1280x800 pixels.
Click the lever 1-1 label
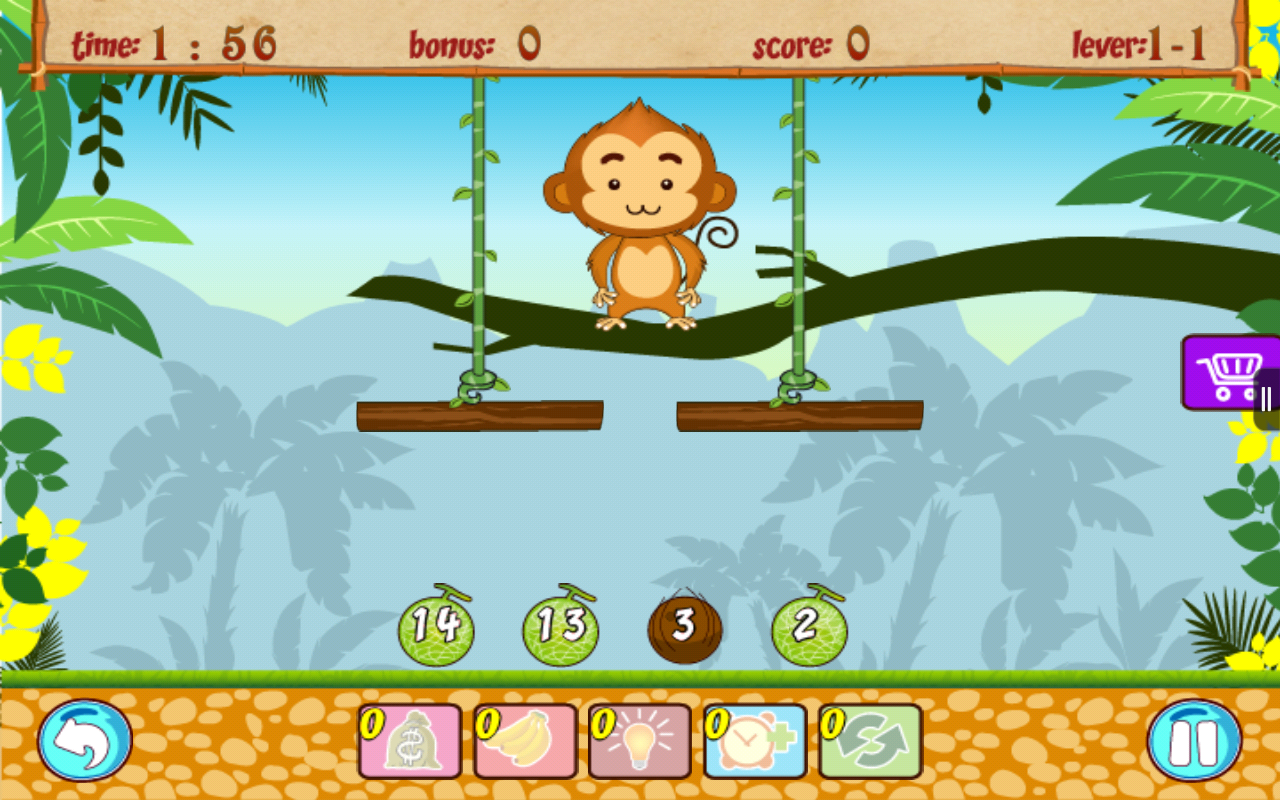point(1140,43)
